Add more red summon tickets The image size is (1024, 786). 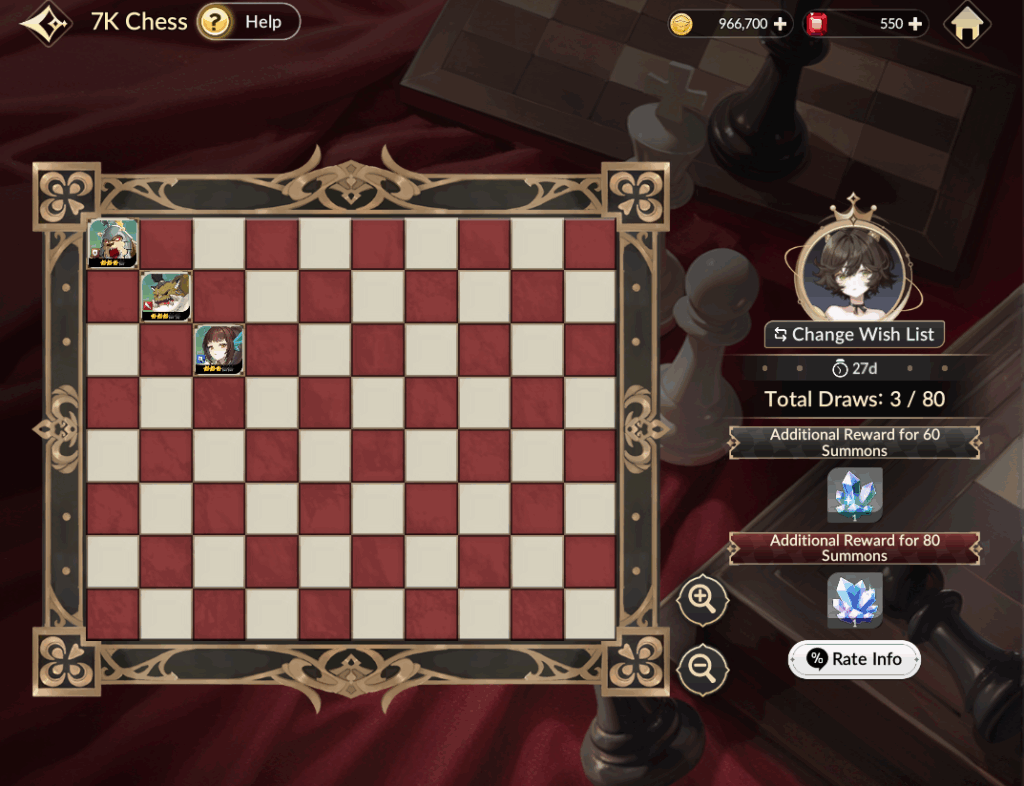click(915, 24)
